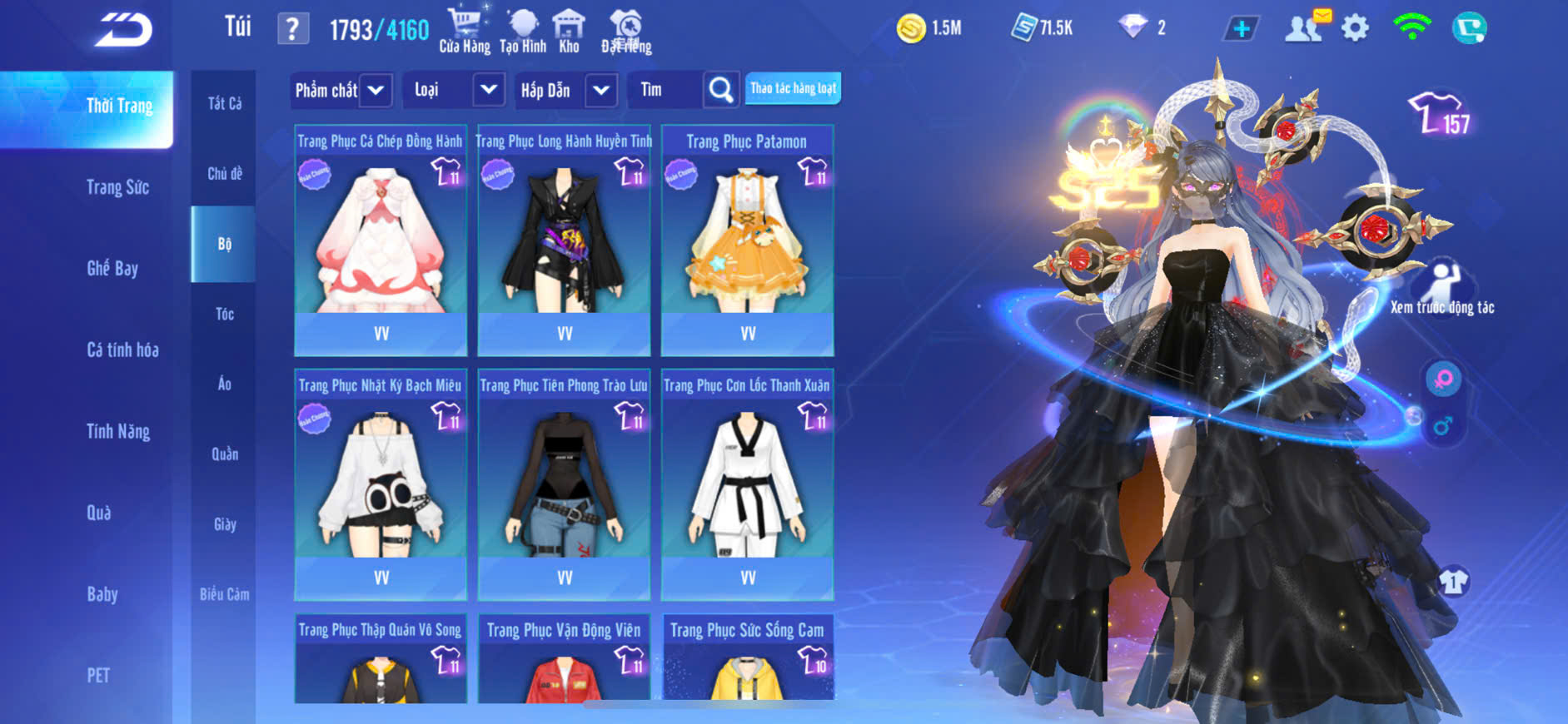This screenshot has height=724, width=1568.
Task: Open Xem trước động tác preview
Action: point(1442,288)
